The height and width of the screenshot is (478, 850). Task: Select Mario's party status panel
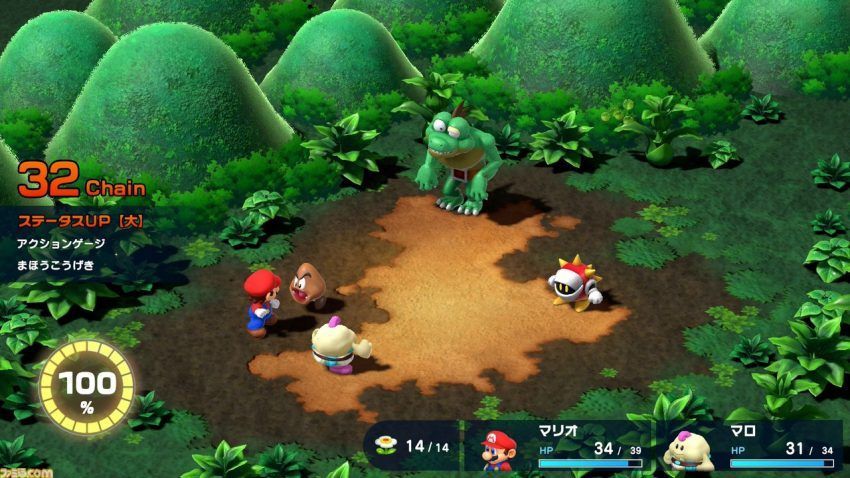click(x=558, y=447)
